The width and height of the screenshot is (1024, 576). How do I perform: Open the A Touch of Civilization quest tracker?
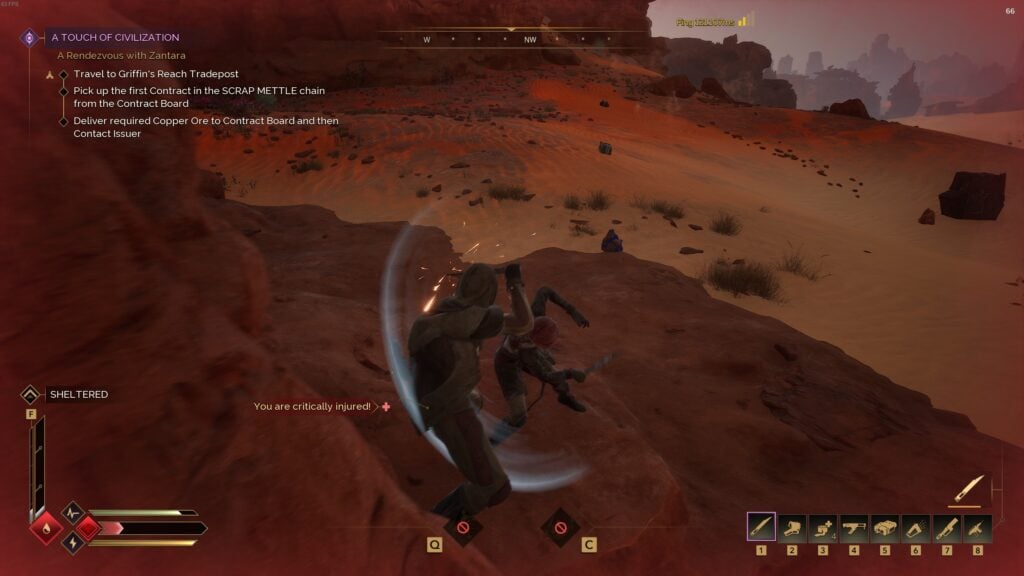point(115,37)
